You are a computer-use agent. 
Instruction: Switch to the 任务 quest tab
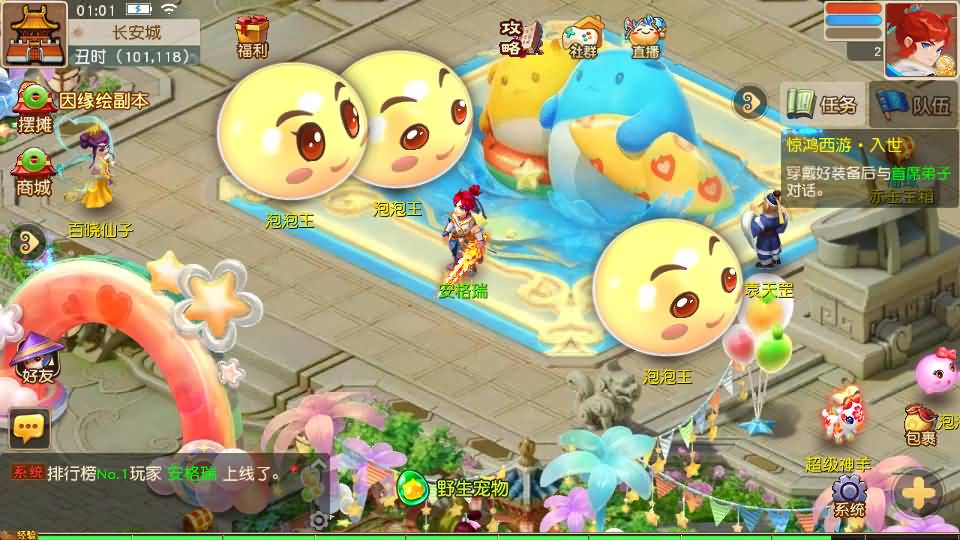click(823, 104)
